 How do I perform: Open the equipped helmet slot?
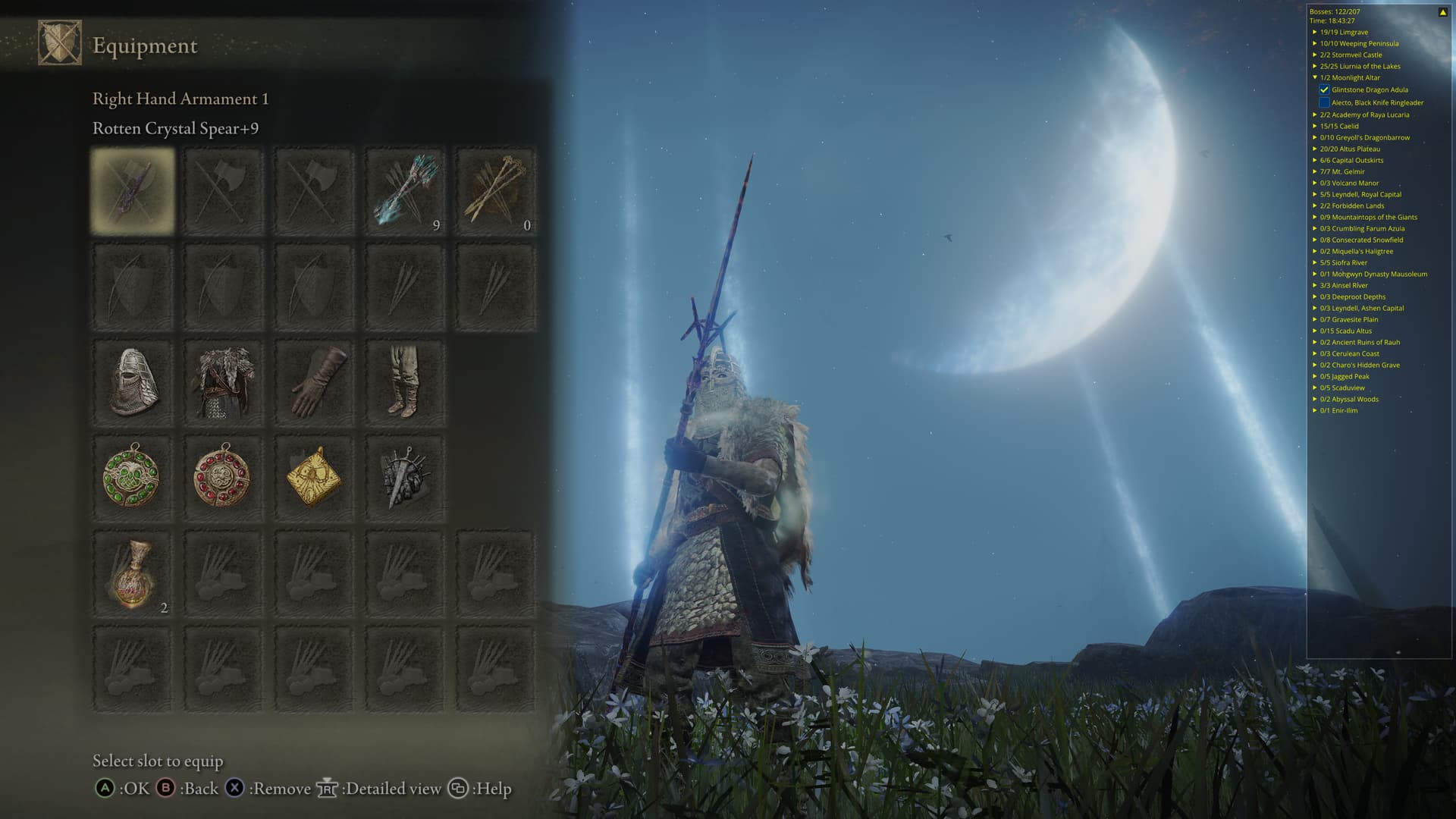pos(132,382)
